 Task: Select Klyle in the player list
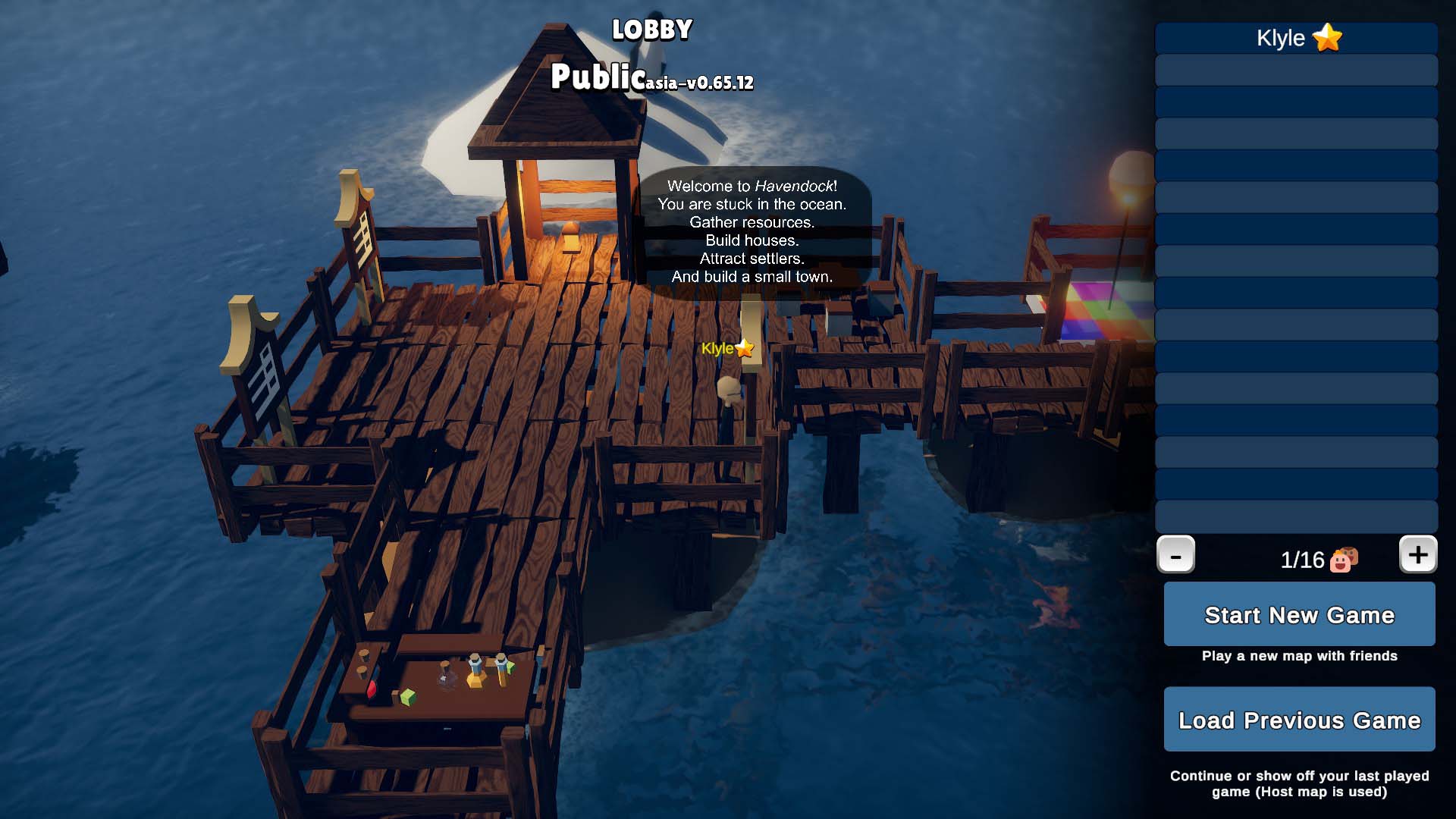[1296, 38]
